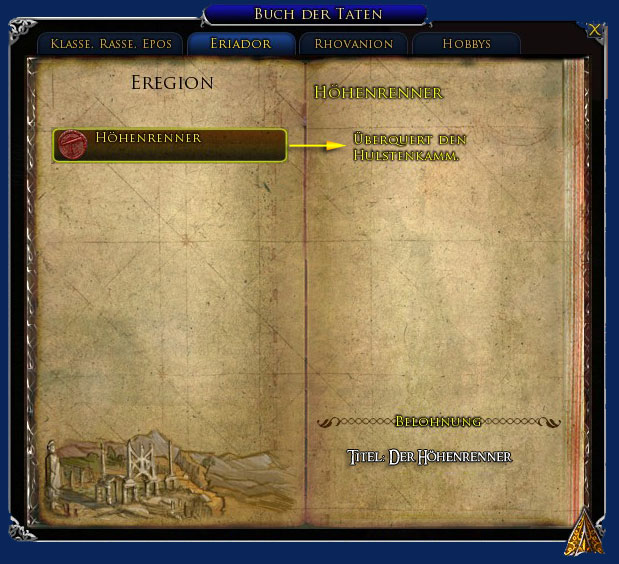Viewport: 619px width, 564px height.
Task: Close the Buch der Taten window
Action: coord(595,30)
